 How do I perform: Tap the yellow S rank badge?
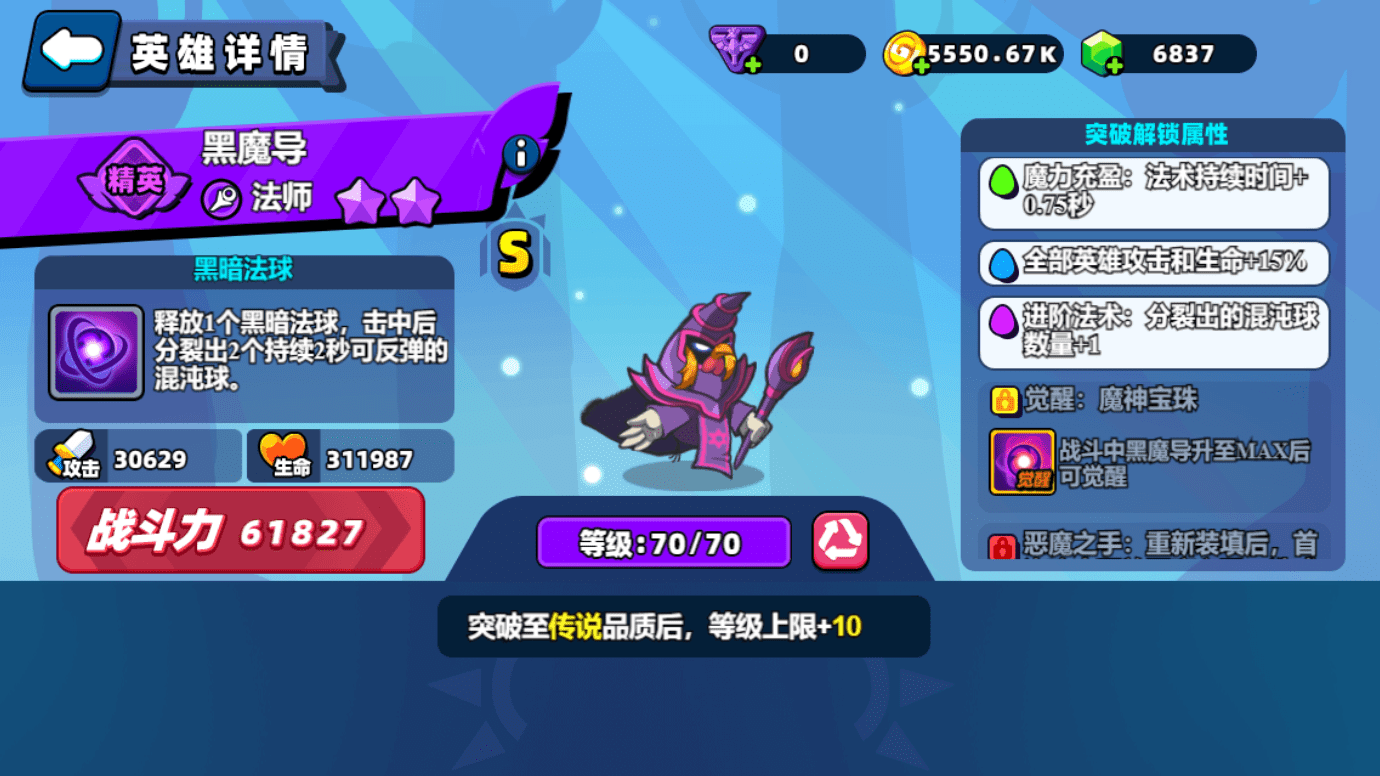514,254
